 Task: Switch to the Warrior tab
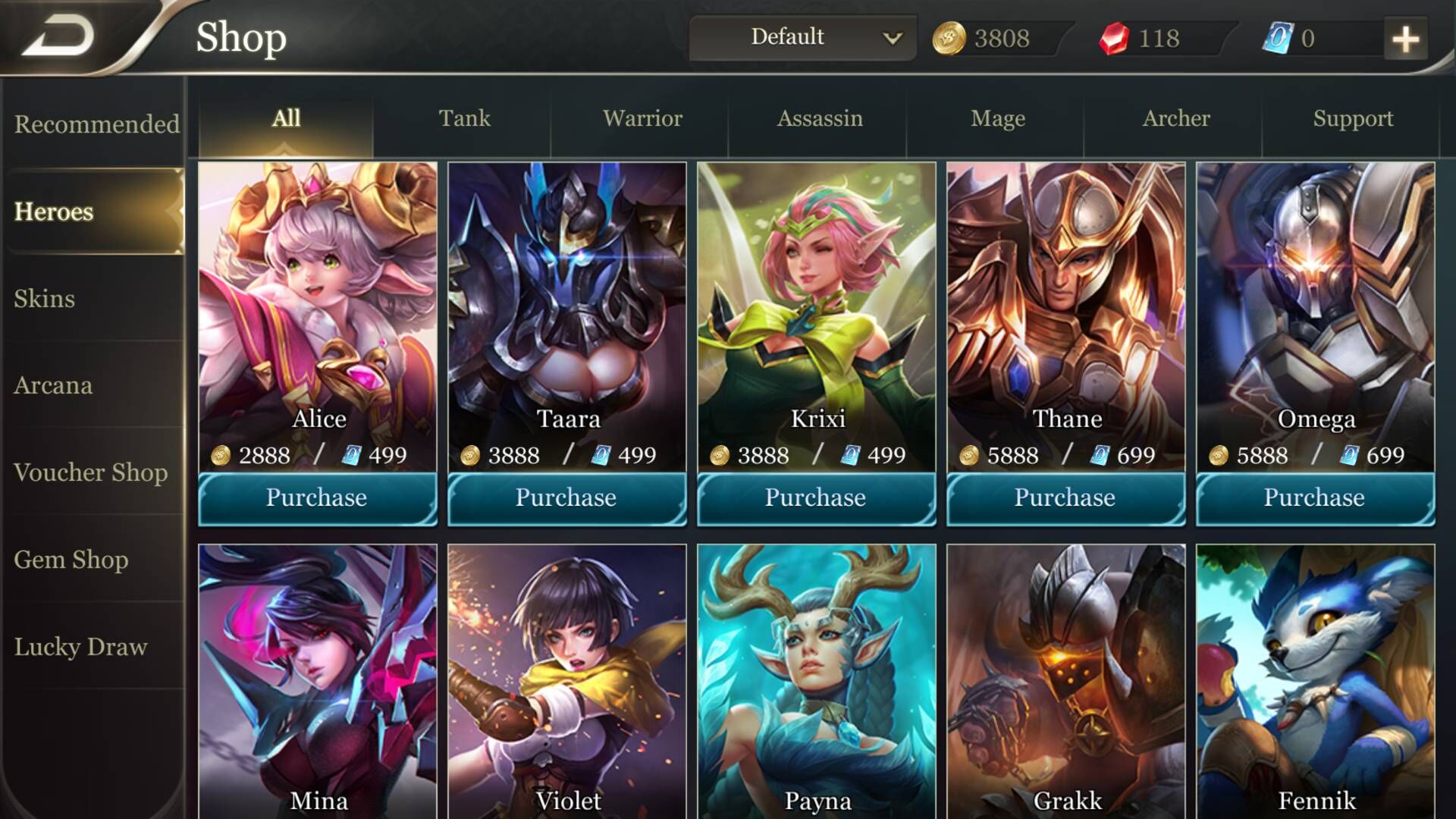tap(642, 118)
